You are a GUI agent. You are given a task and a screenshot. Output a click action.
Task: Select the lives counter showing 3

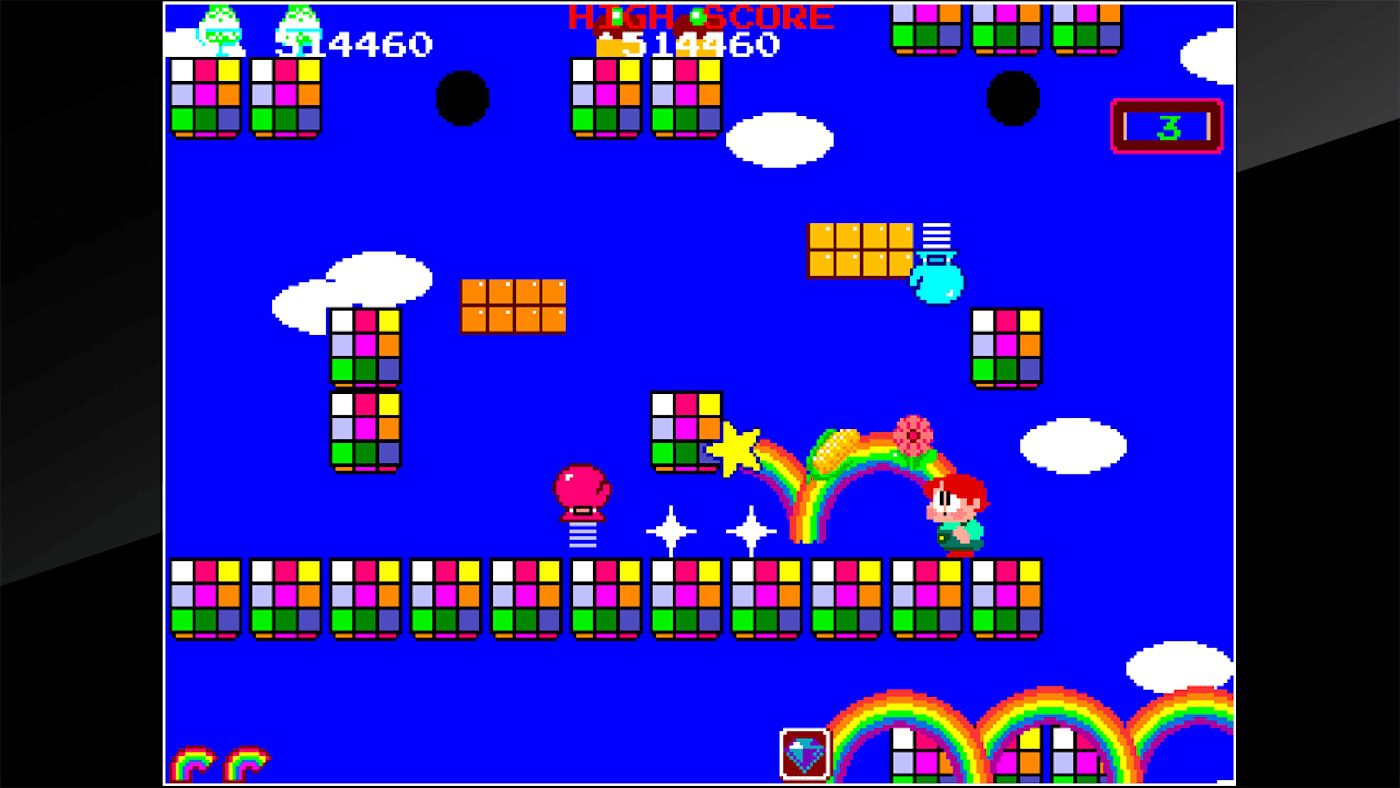1166,125
